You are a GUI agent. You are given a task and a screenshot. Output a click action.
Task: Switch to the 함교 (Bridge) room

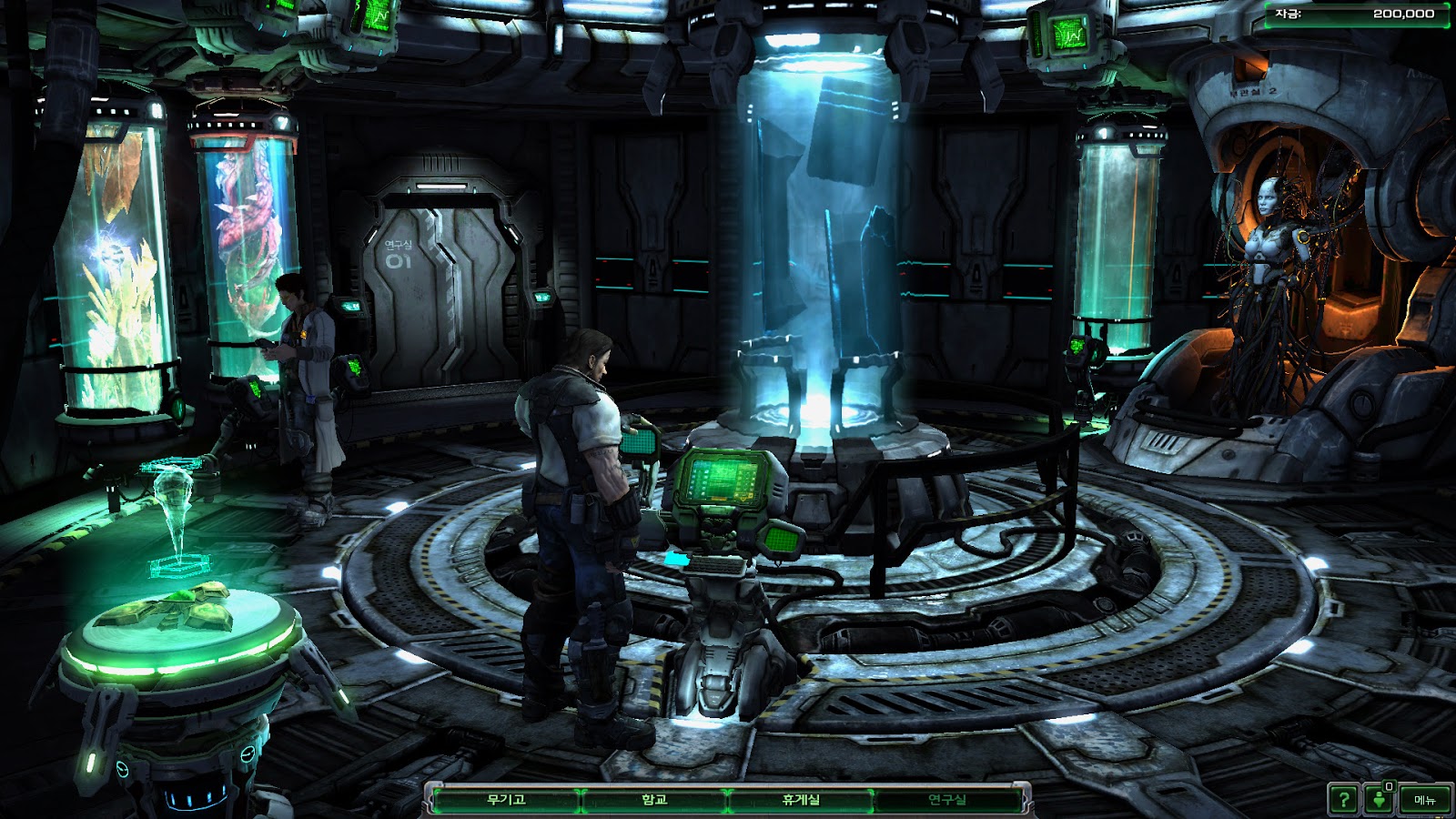pos(654,800)
